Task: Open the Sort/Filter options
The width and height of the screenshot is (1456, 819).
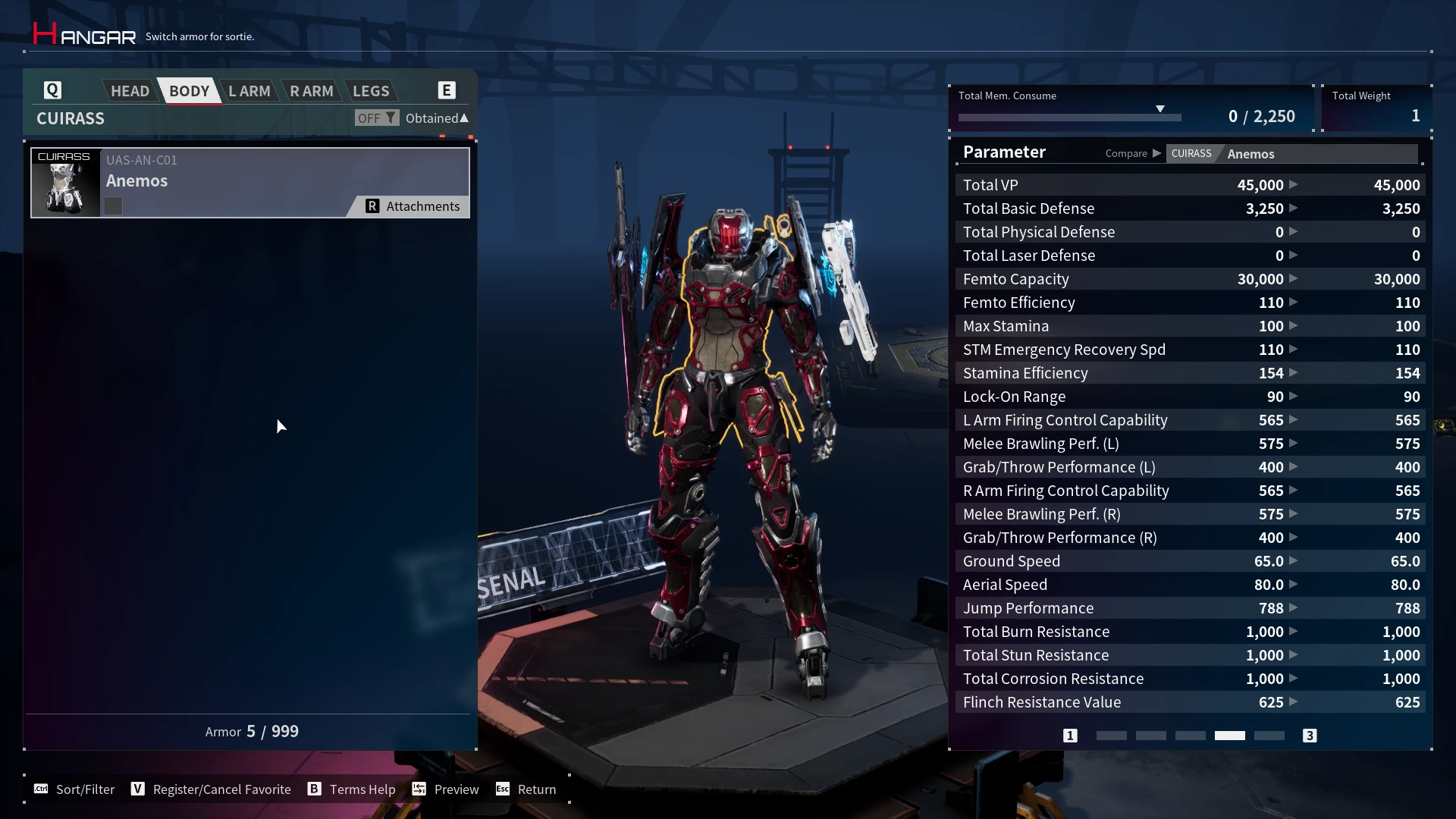Action: click(74, 789)
